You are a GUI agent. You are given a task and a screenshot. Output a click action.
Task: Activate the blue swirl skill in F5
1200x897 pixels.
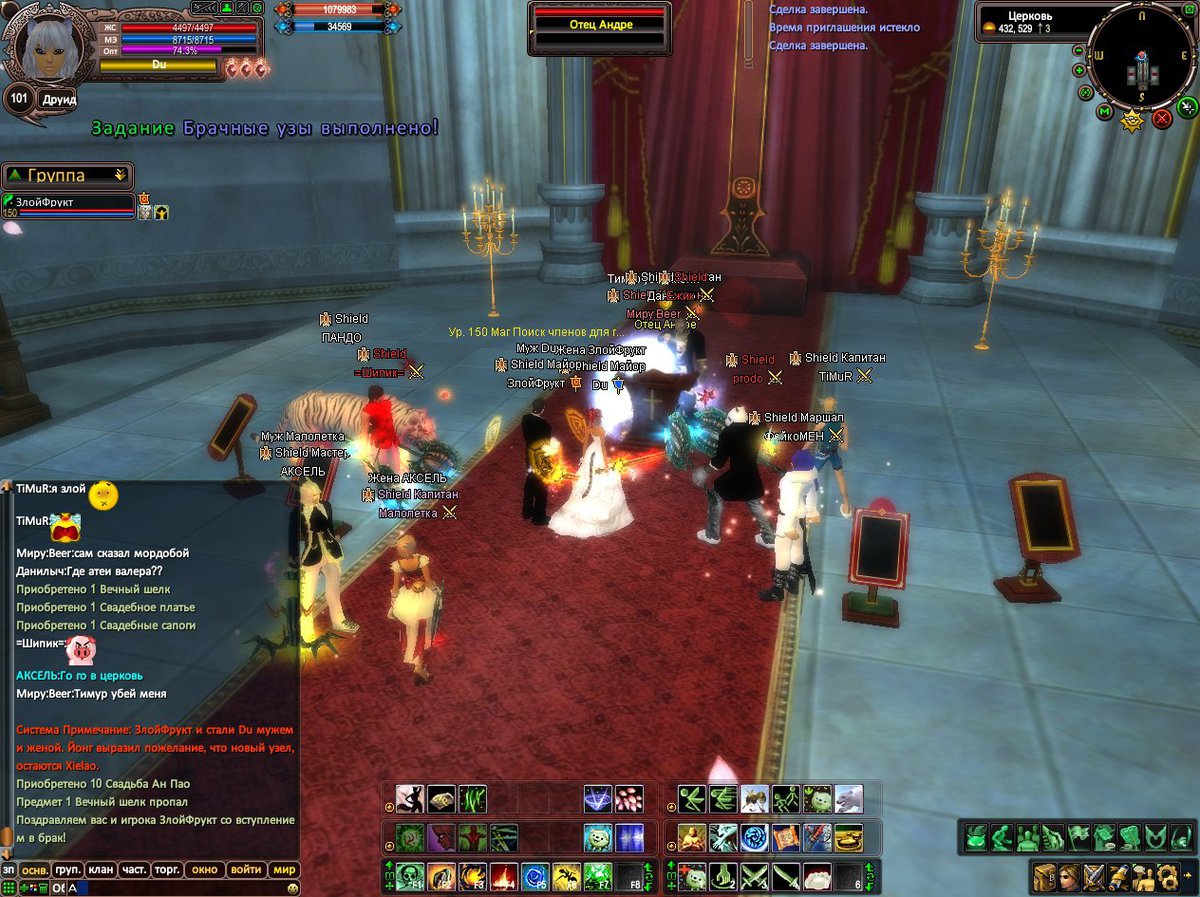(535, 877)
